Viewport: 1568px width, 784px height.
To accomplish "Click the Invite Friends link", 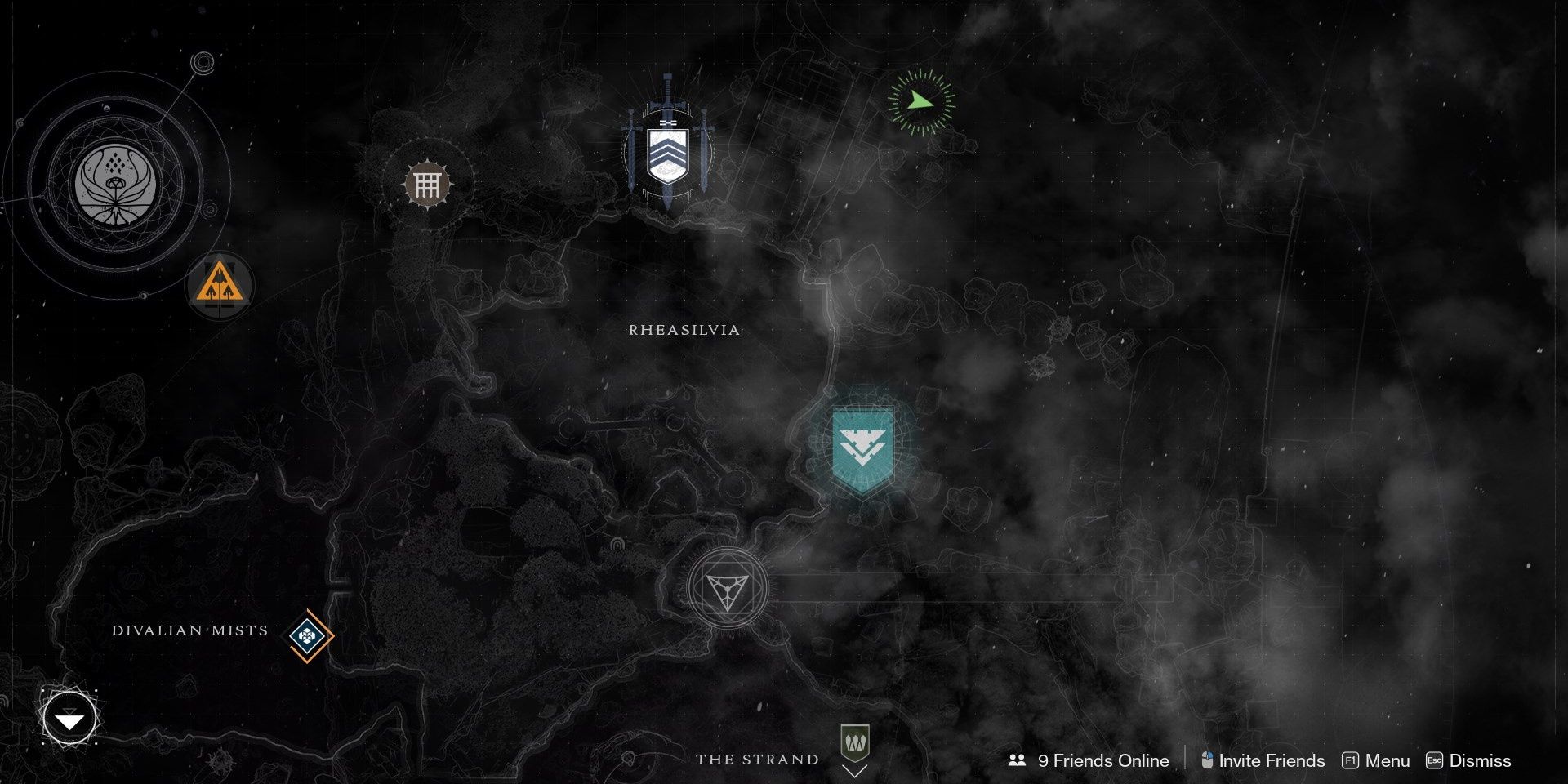I will pos(1271,760).
